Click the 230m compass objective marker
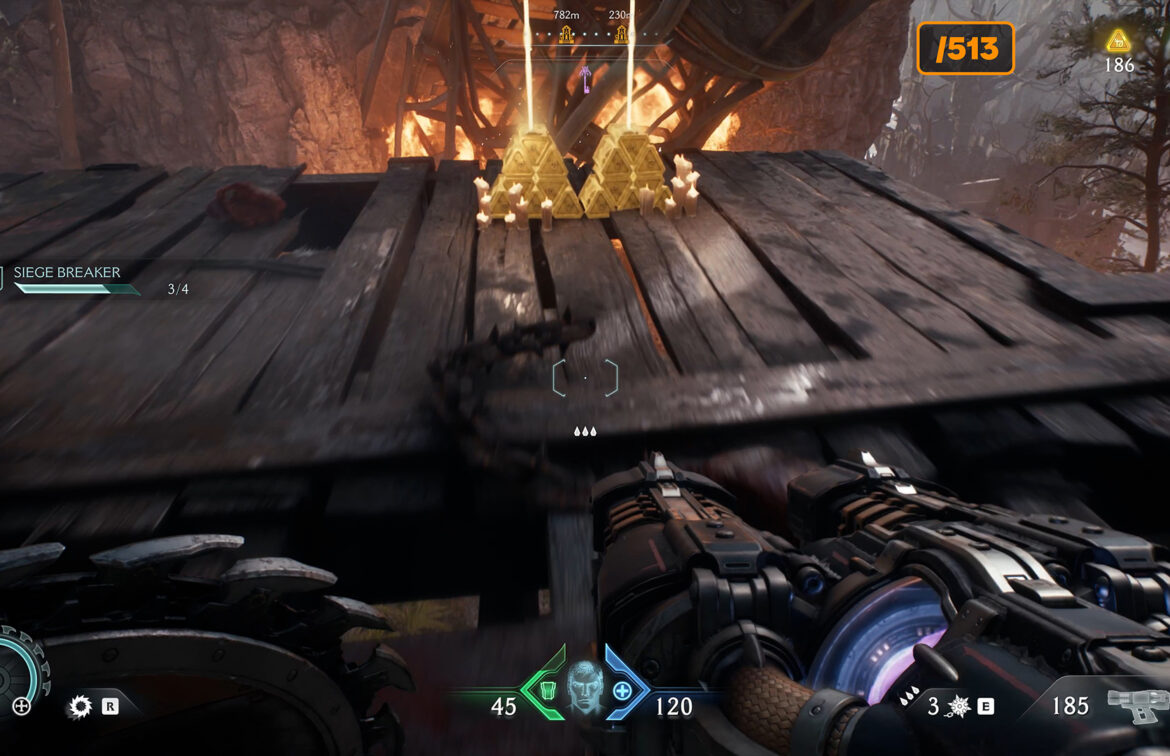Image resolution: width=1170 pixels, height=756 pixels. (x=621, y=34)
